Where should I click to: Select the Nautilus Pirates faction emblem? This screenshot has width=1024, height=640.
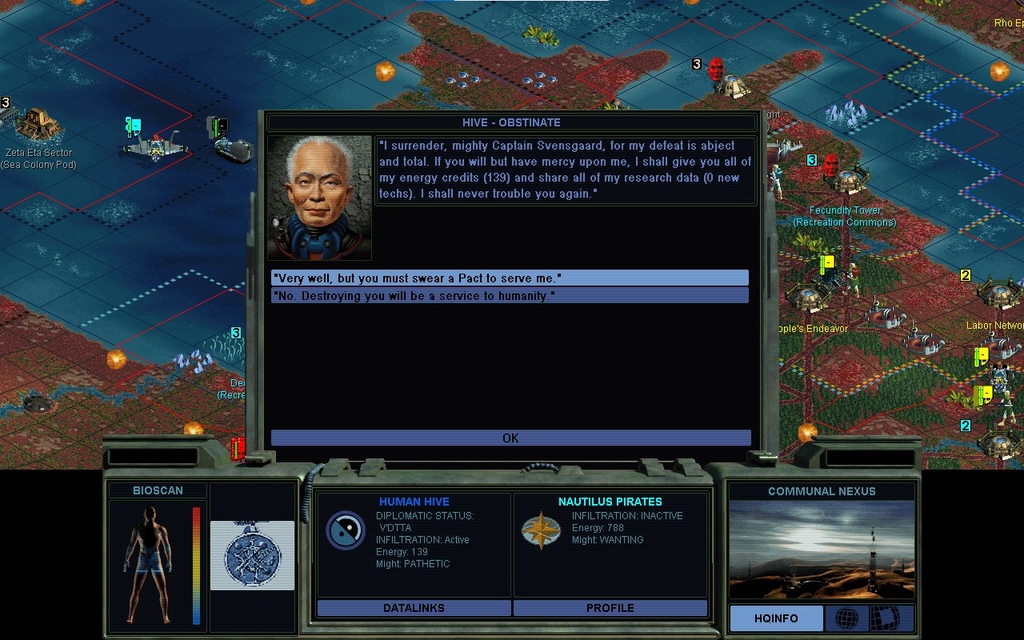pyautogui.click(x=540, y=530)
